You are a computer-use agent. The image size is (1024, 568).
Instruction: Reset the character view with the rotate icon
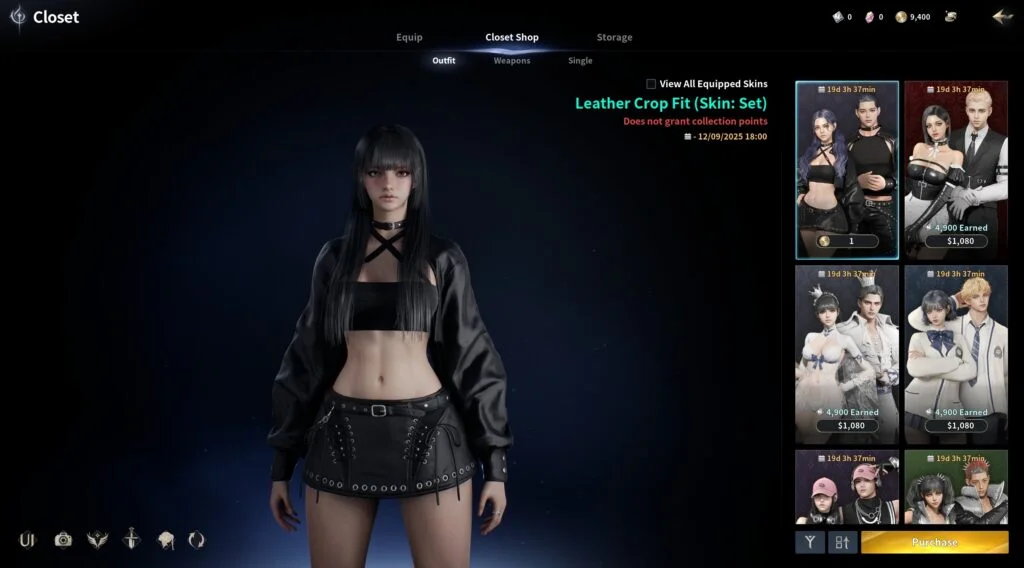tap(198, 540)
